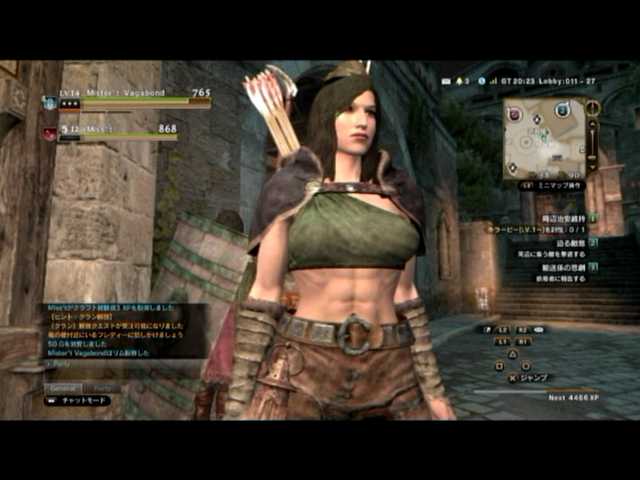
Task: Open the minimap in the corner
Action: tap(544, 138)
